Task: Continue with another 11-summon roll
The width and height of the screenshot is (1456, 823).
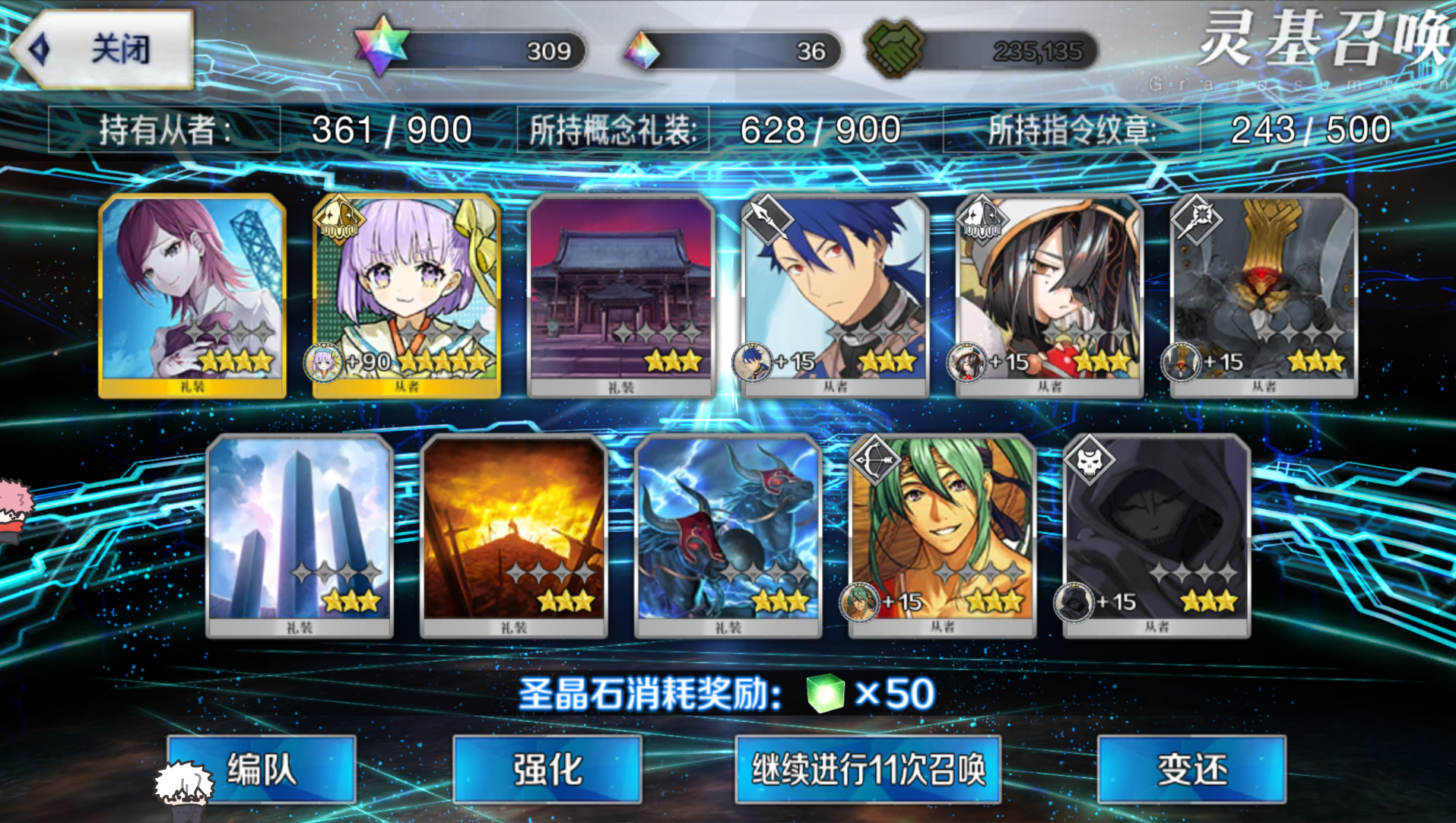Action: (868, 769)
